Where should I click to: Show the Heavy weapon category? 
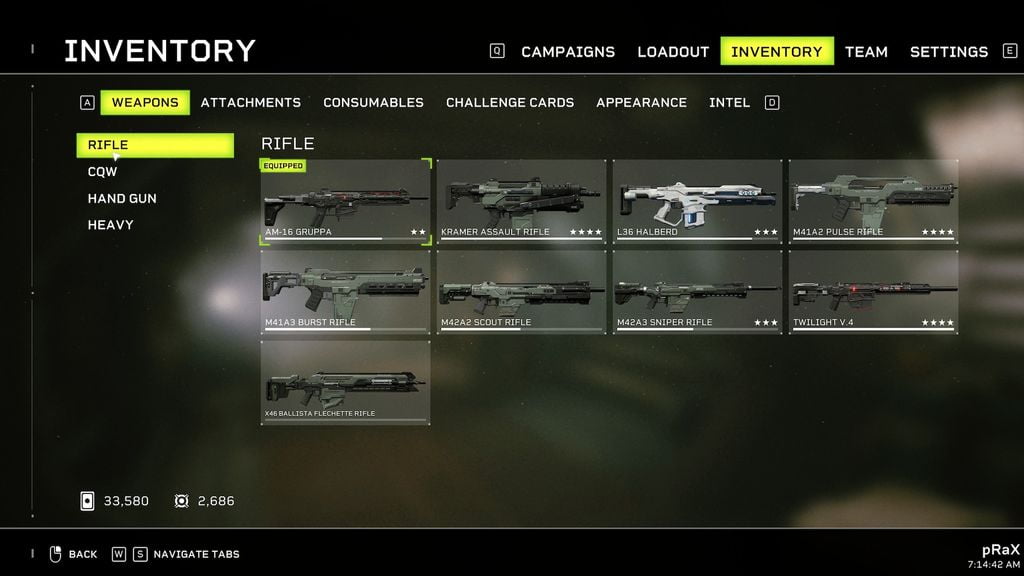[x=110, y=225]
